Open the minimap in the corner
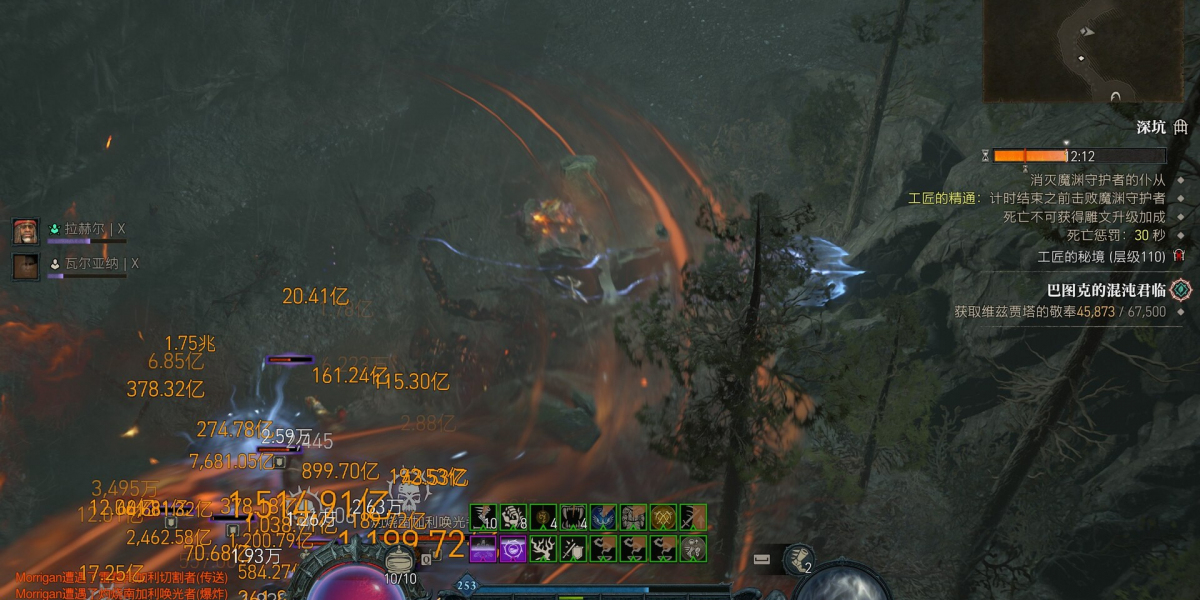The width and height of the screenshot is (1200, 600). click(x=1090, y=50)
